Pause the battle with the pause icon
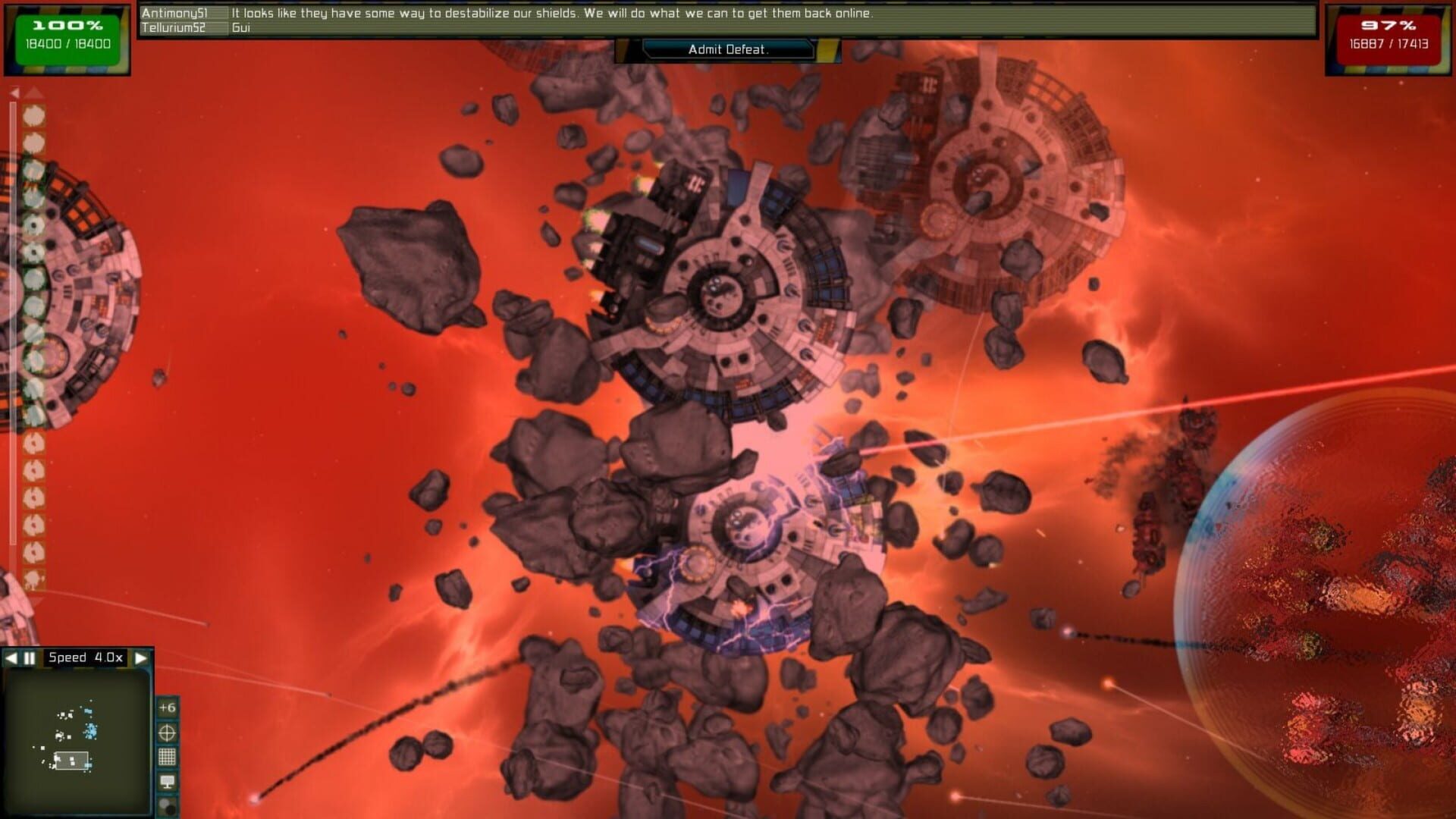 click(28, 657)
